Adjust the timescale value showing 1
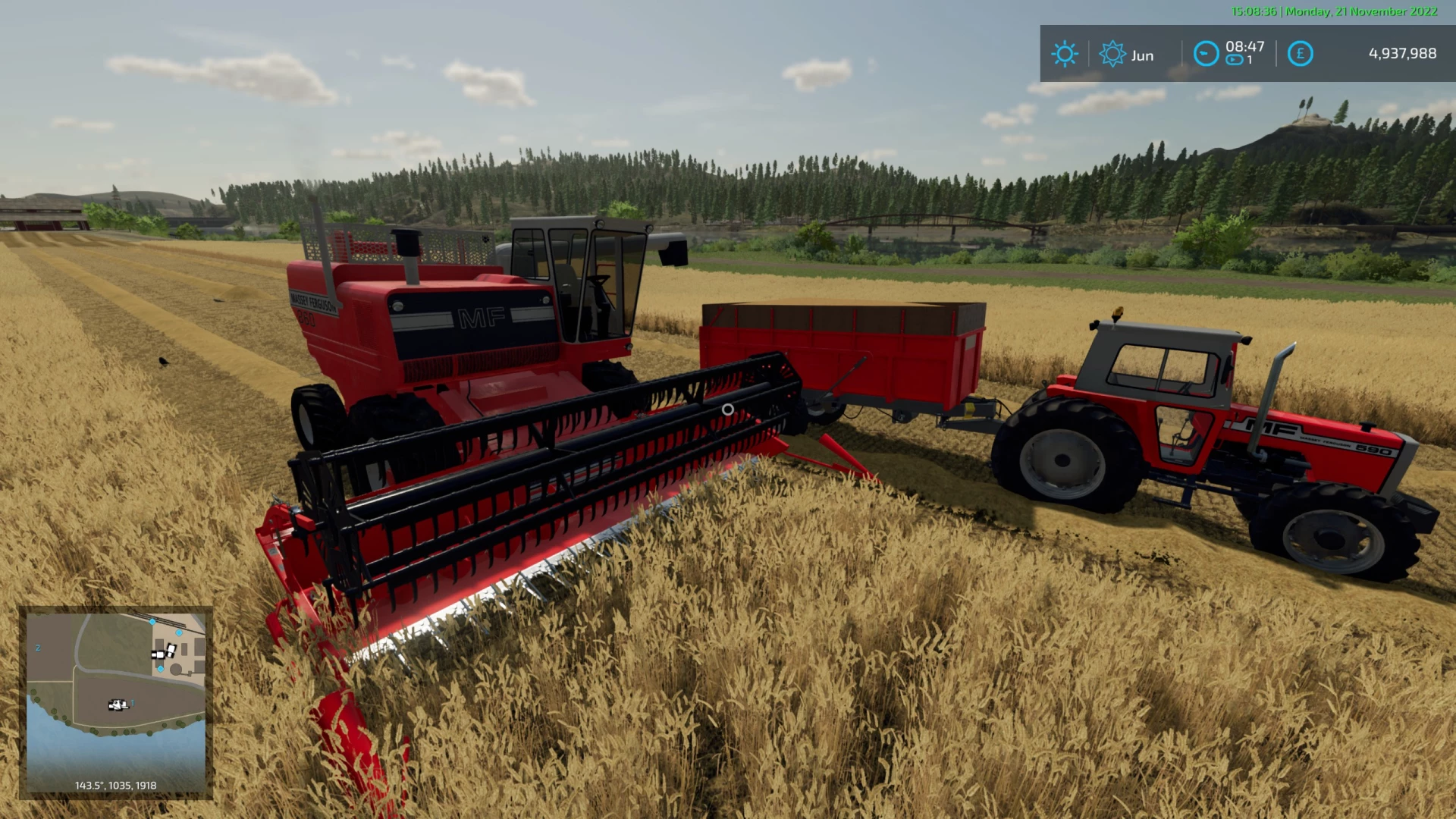Viewport: 1456px width, 819px height. click(1248, 58)
